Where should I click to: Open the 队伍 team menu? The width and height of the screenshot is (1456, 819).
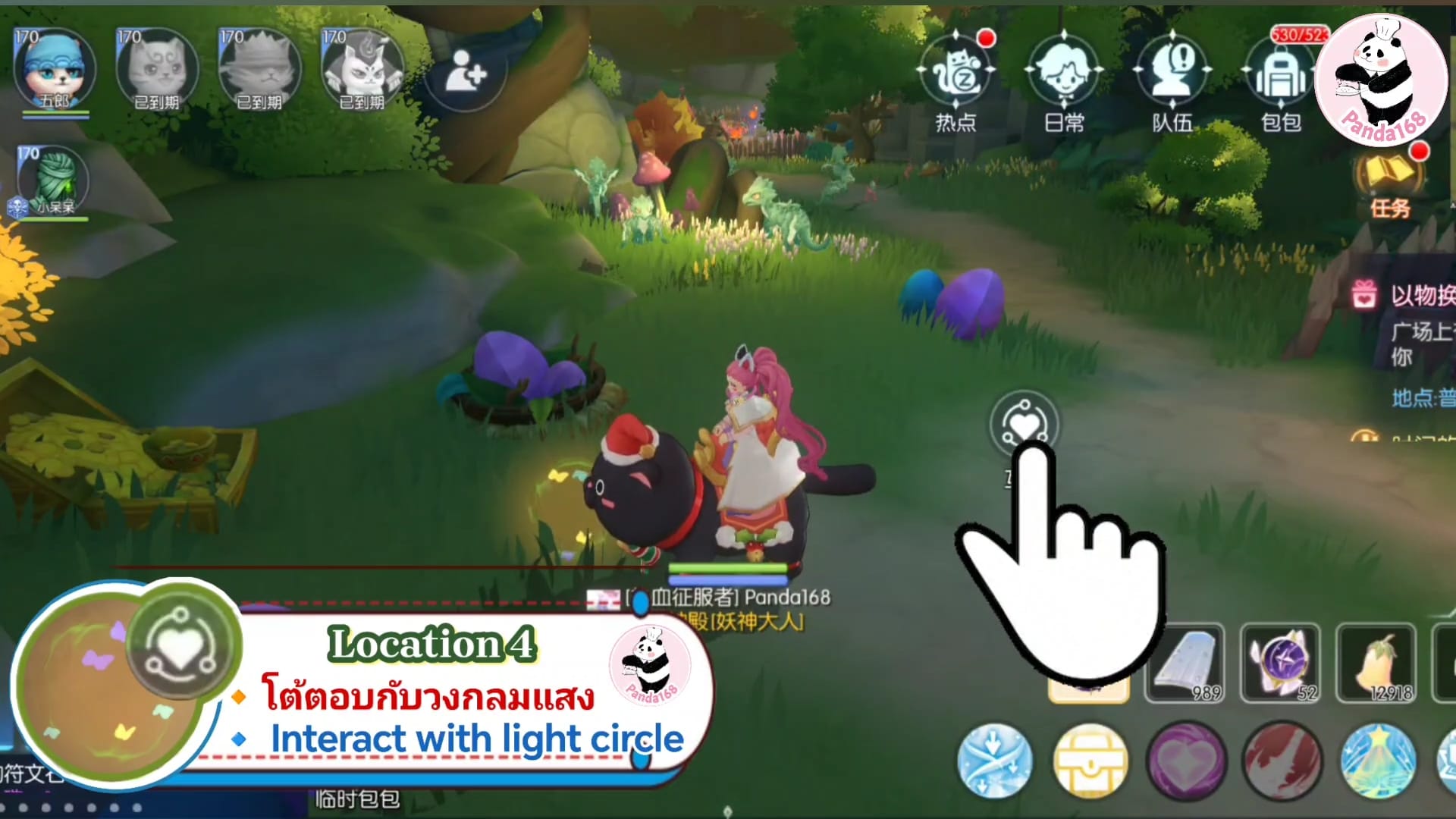[1172, 76]
